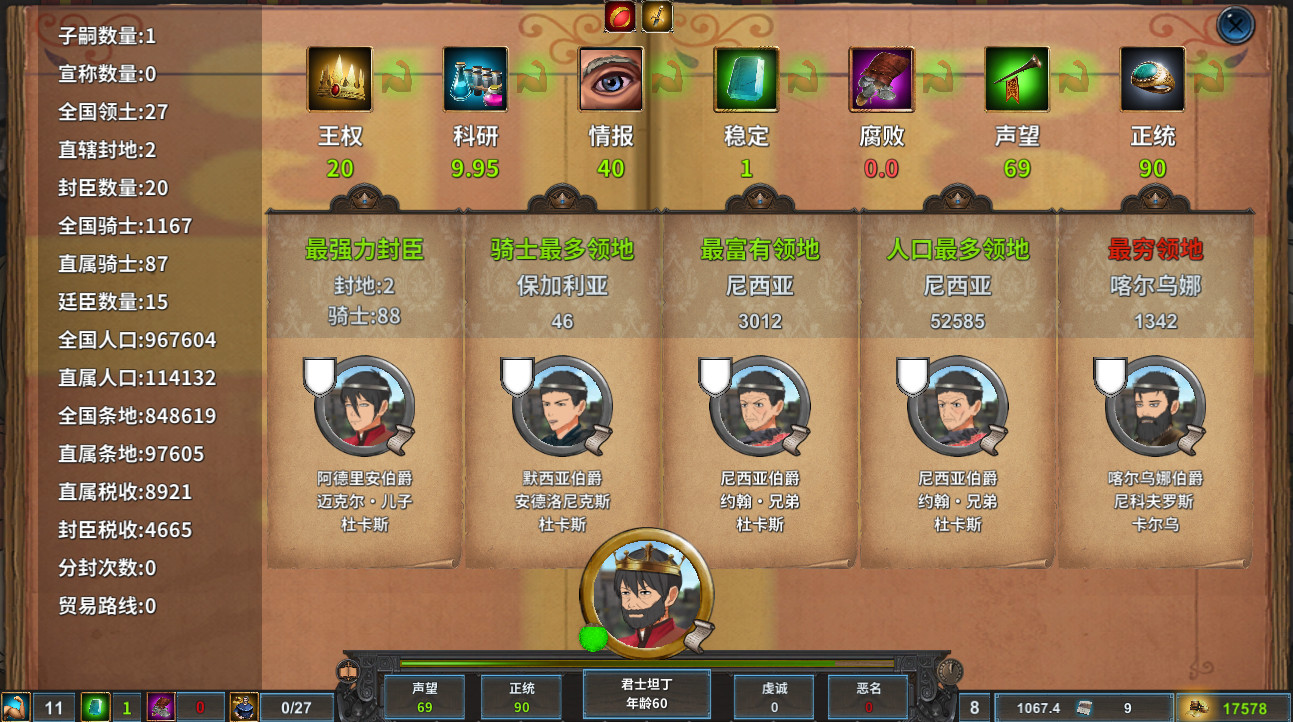1293x722 pixels.
Task: Select the red ring tab at top
Action: tap(619, 15)
